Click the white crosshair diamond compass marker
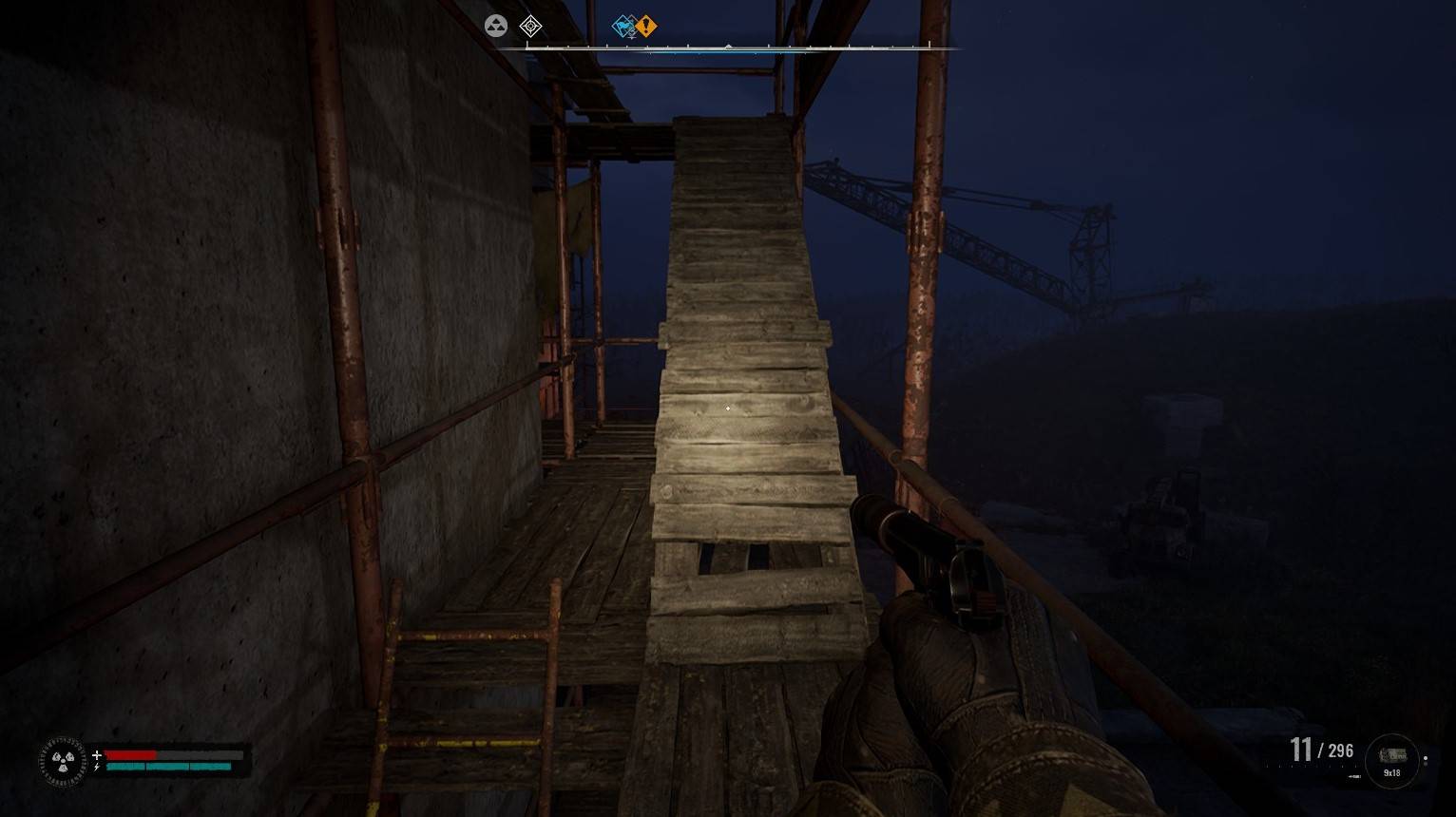The image size is (1456, 817). tap(530, 27)
